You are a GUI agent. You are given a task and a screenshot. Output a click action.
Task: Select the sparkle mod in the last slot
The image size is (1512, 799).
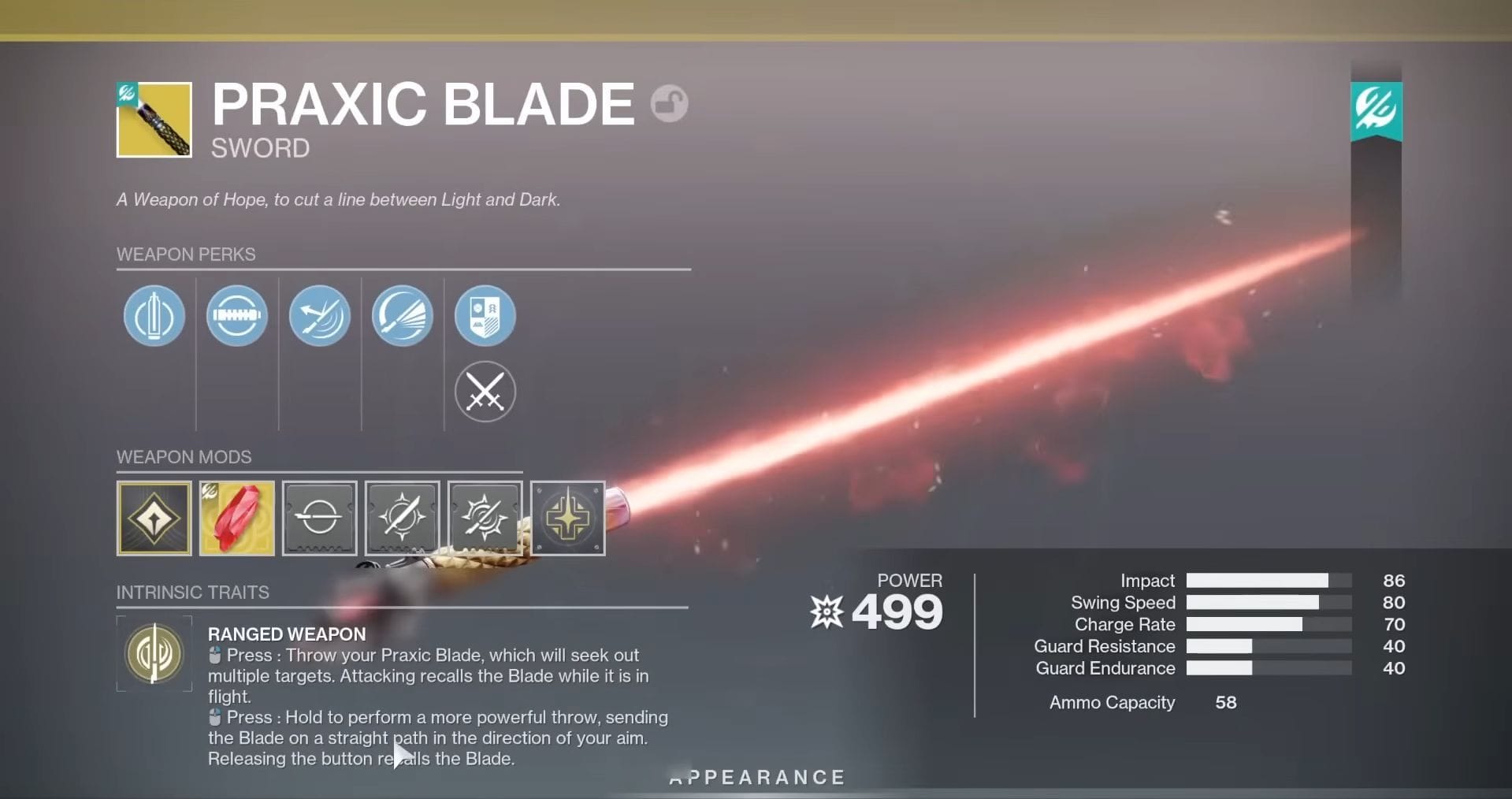coord(567,518)
